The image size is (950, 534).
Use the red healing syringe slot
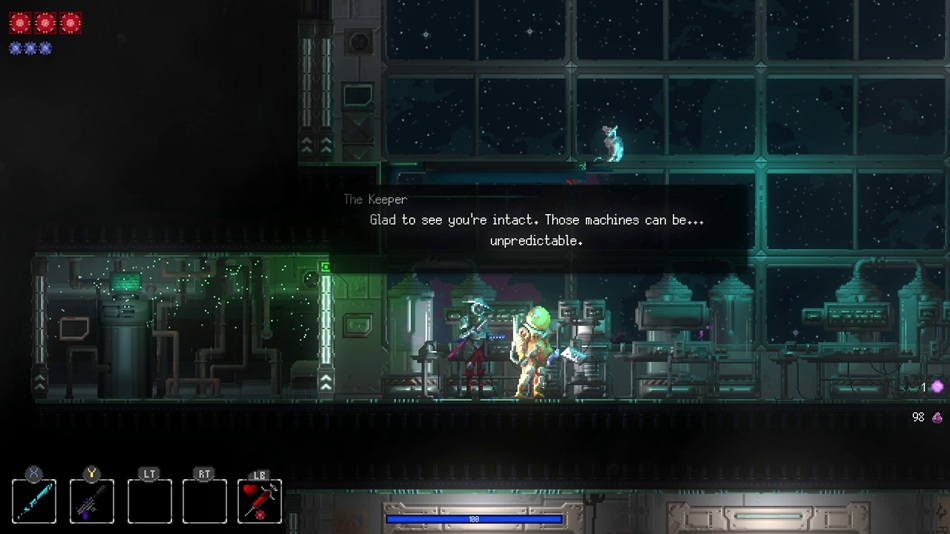click(x=260, y=501)
